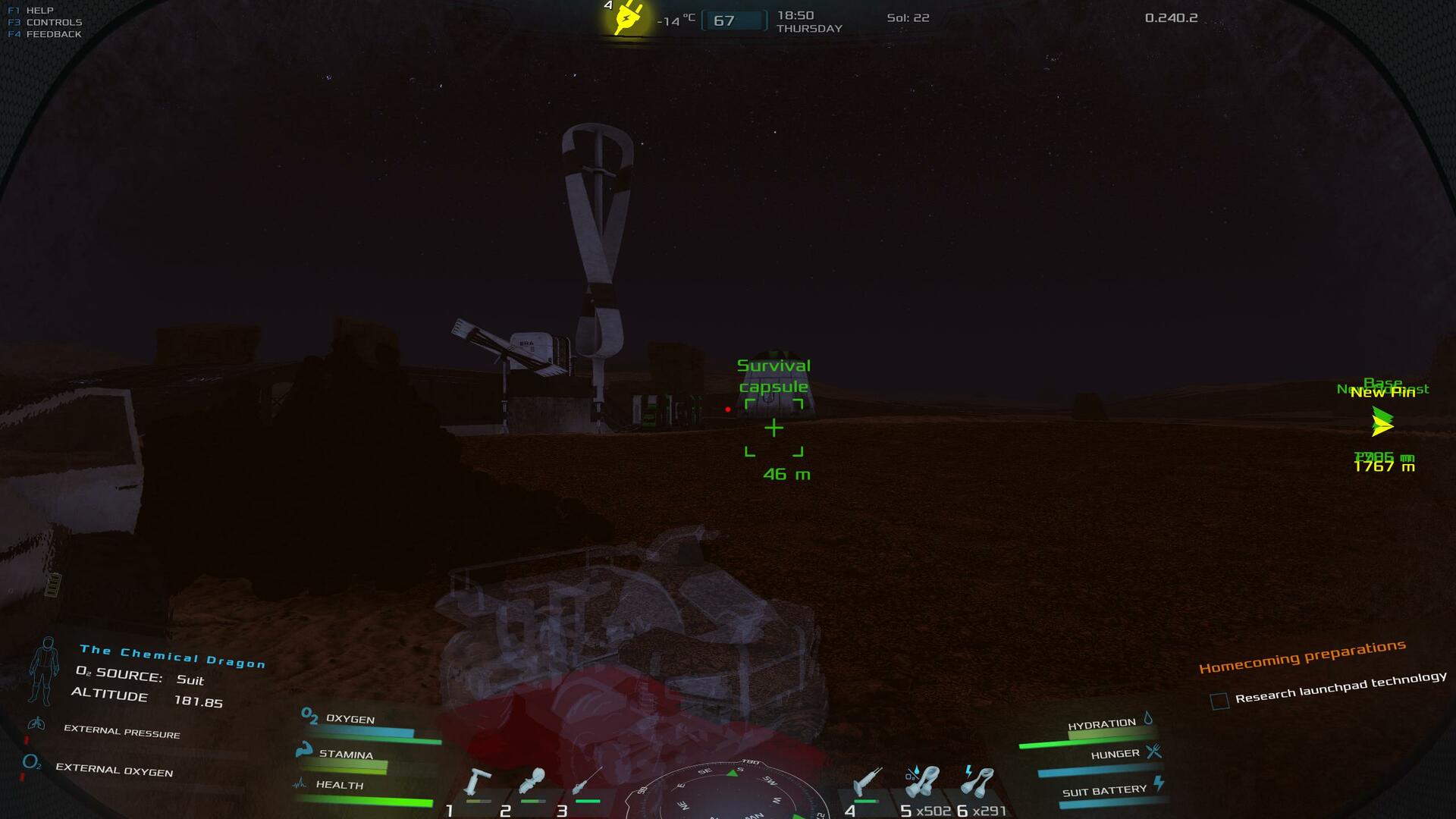1456x819 pixels.
Task: Click the compass dial
Action: pos(726,795)
